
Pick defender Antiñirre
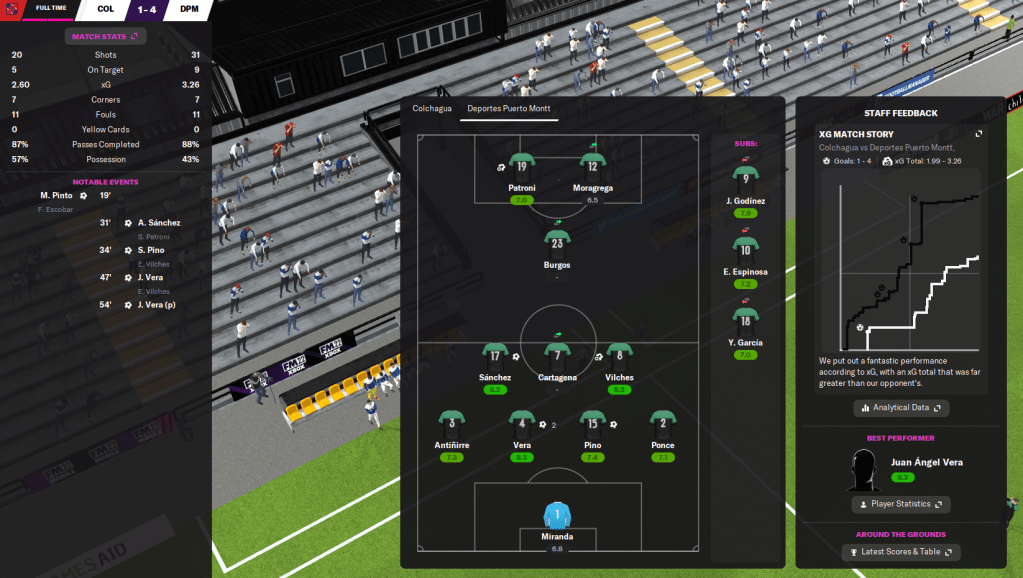coord(452,422)
